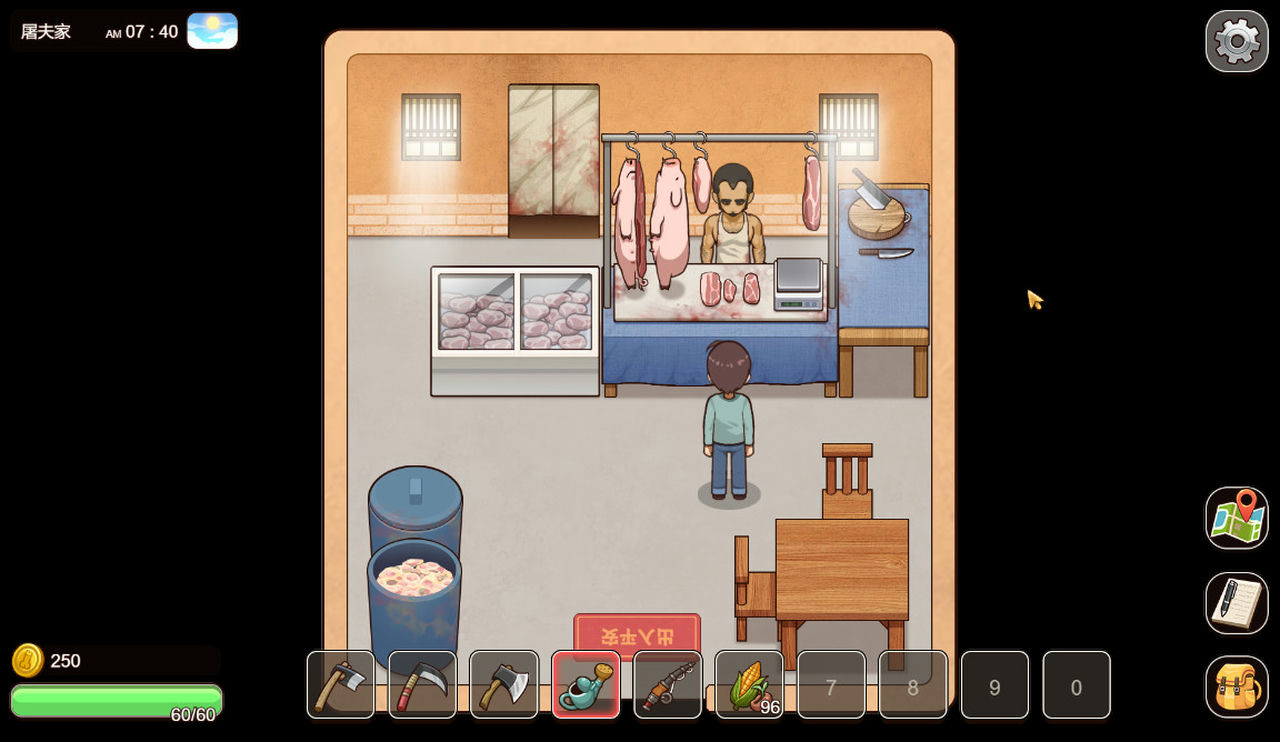Screen dimensions: 1280x742
Task: Select the sickle in hotbar slot 2
Action: click(x=422, y=686)
